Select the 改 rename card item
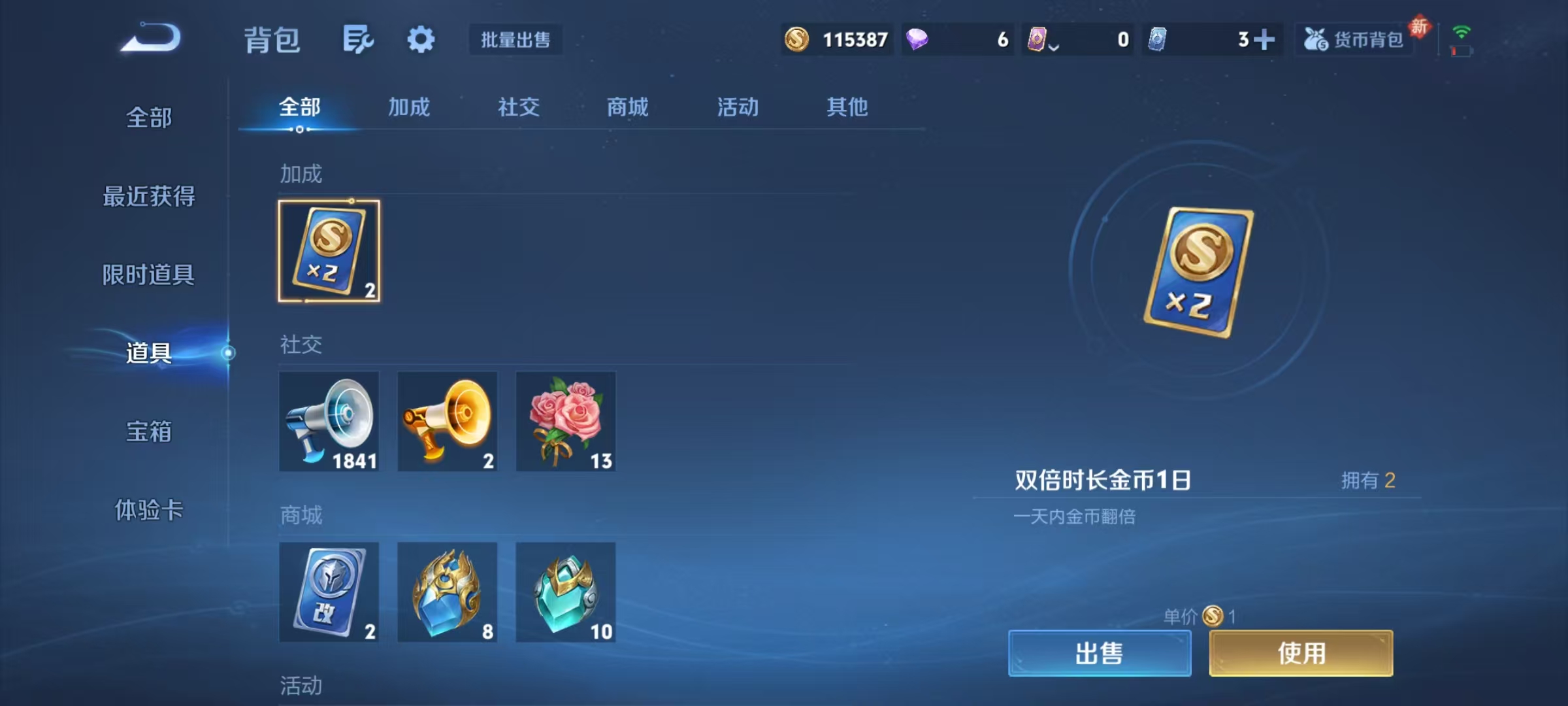1568x706 pixels. coord(329,592)
